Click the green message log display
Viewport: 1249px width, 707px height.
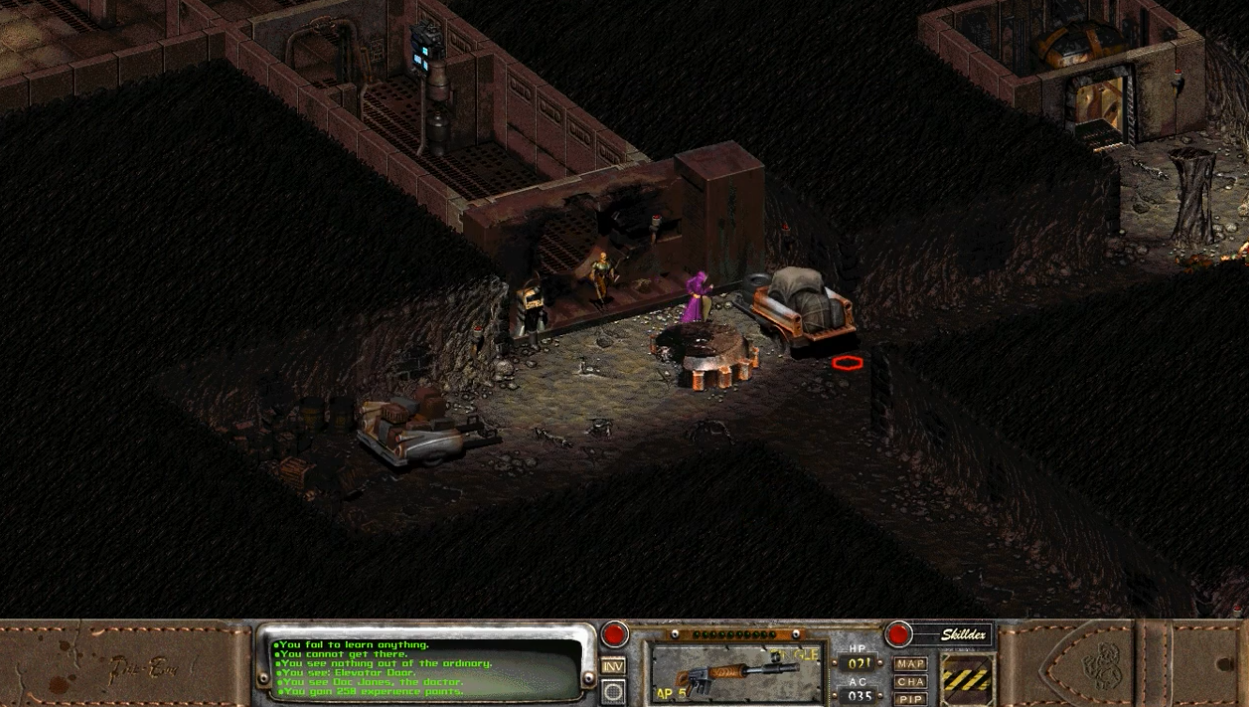(427, 668)
